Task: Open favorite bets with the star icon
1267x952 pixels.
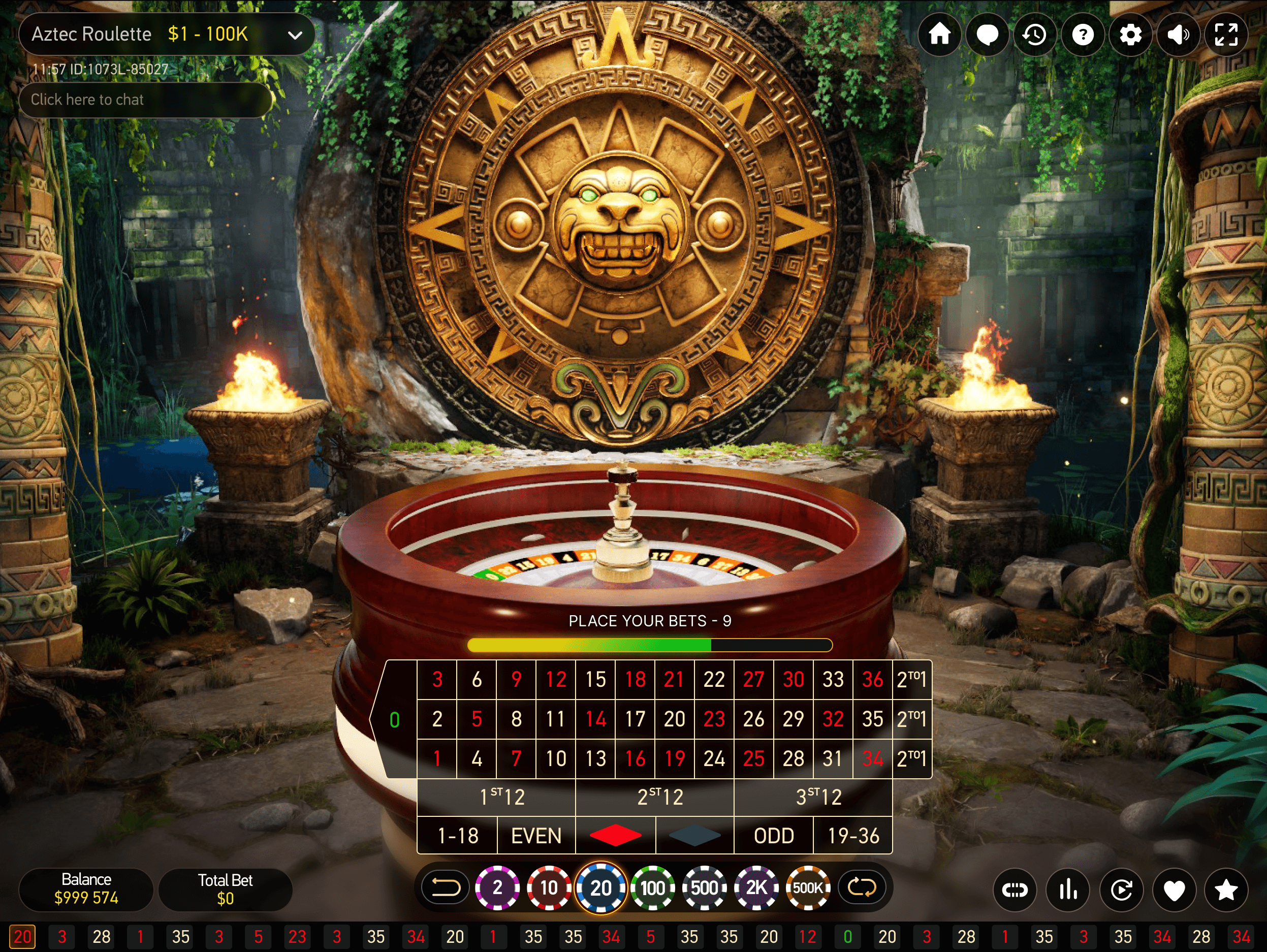Action: pyautogui.click(x=1226, y=890)
